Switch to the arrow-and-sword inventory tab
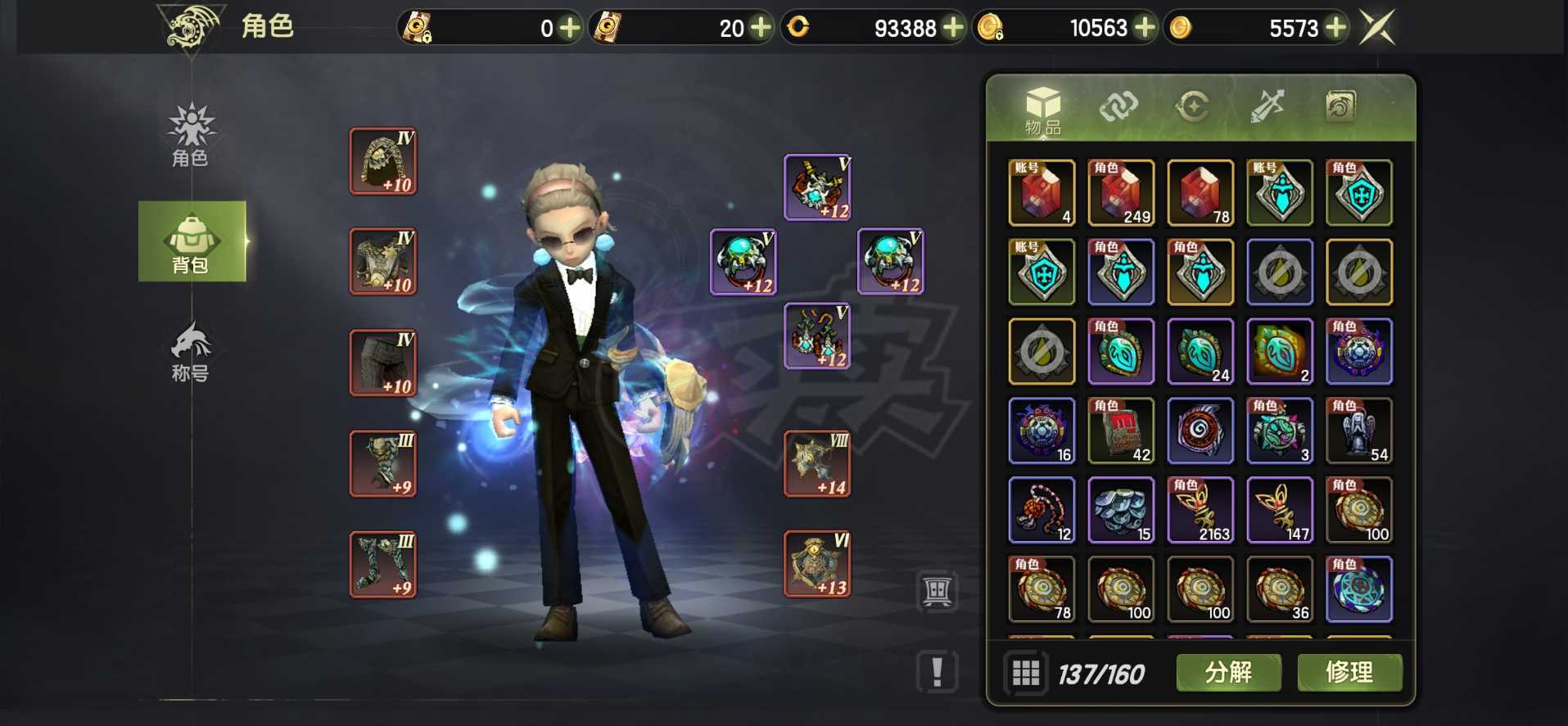The image size is (1568, 726). 1267,106
